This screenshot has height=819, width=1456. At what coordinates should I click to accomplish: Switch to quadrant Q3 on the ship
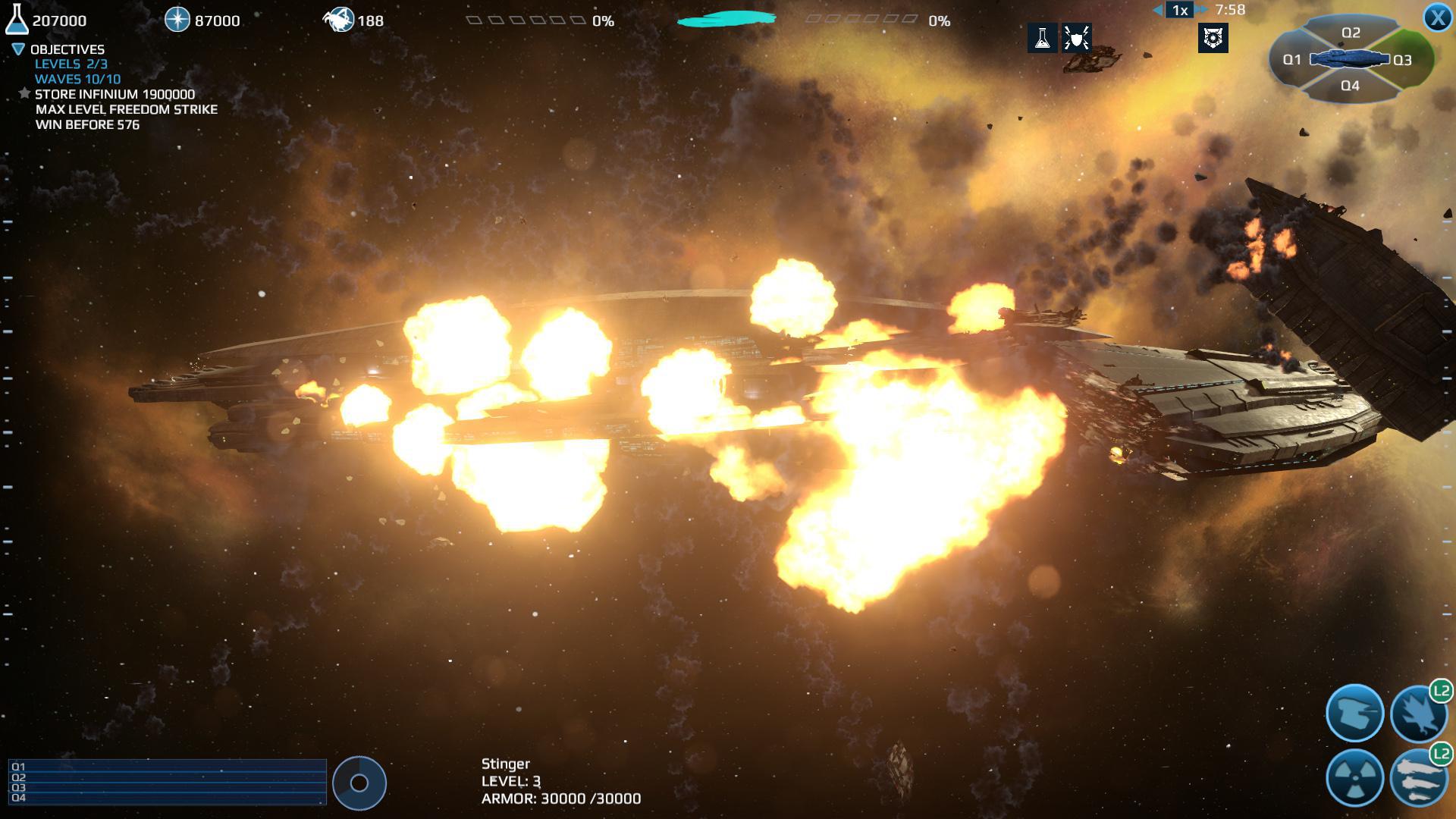(1402, 60)
